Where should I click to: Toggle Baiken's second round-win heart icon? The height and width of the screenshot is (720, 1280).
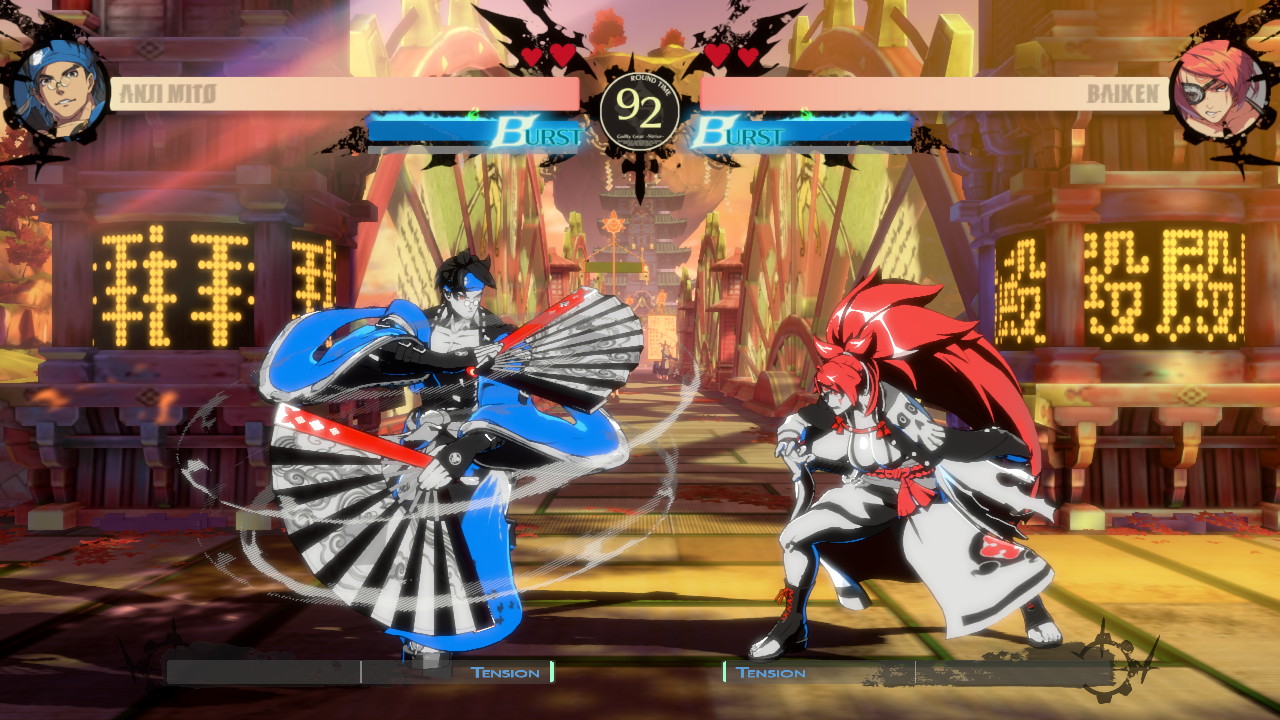point(746,55)
